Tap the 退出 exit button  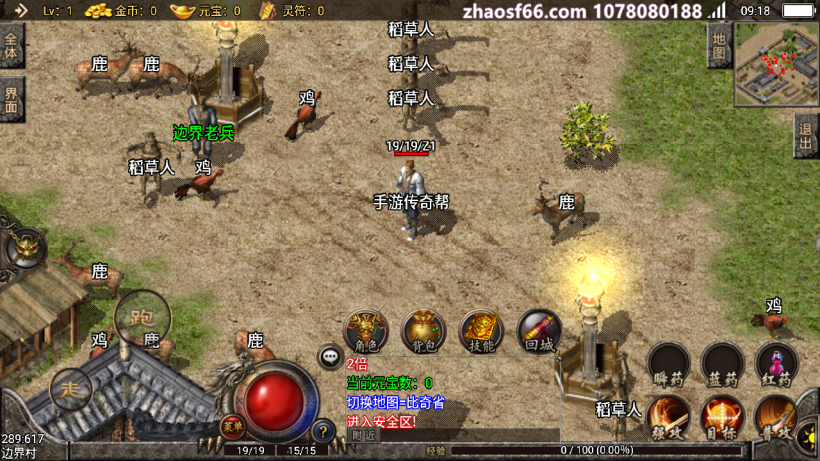[805, 134]
